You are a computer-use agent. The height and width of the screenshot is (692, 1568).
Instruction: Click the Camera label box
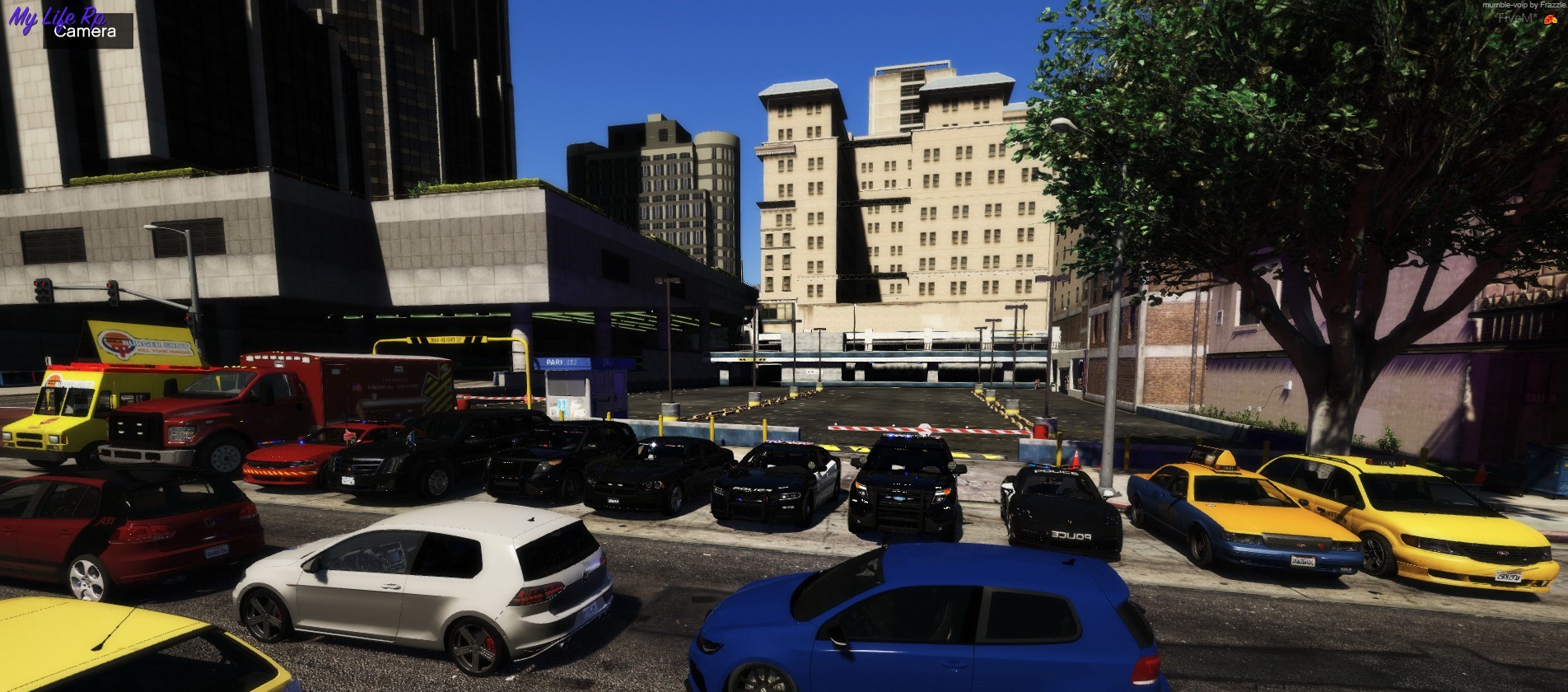[86, 31]
